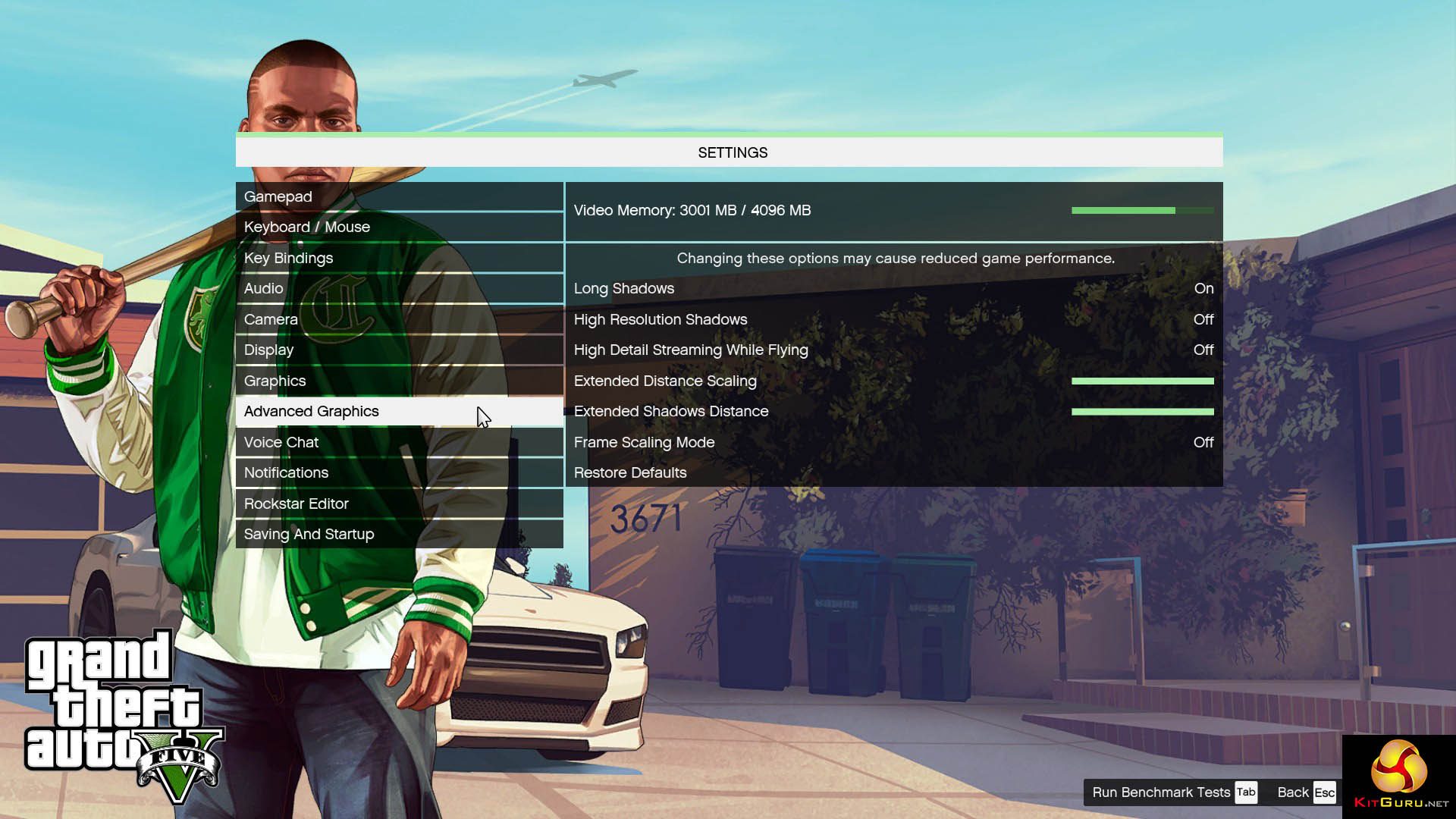Adjust the Extended Shadows Distance slider
The height and width of the screenshot is (819, 1456).
(1142, 412)
